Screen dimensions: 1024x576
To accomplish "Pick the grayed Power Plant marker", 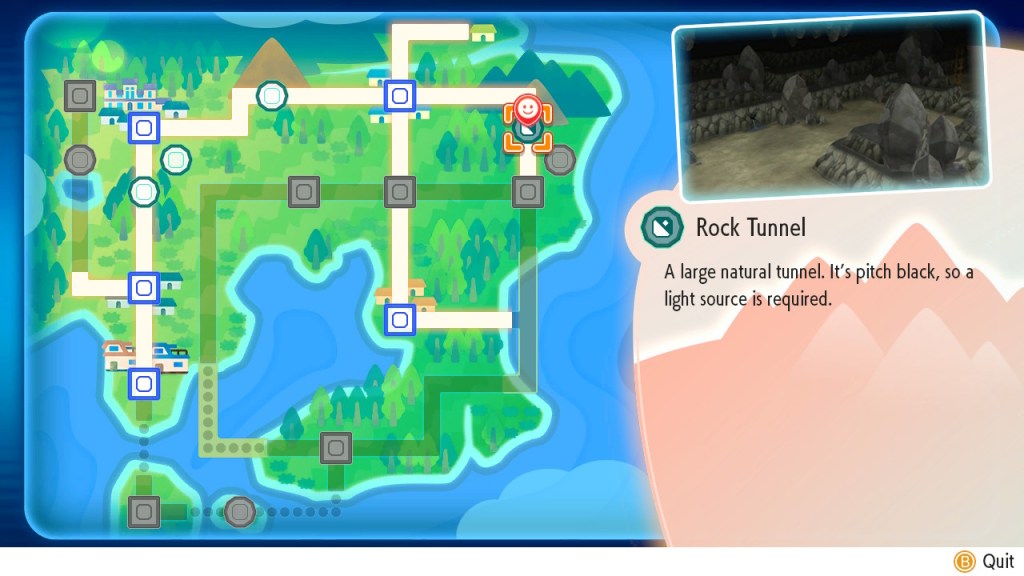I will pos(560,159).
